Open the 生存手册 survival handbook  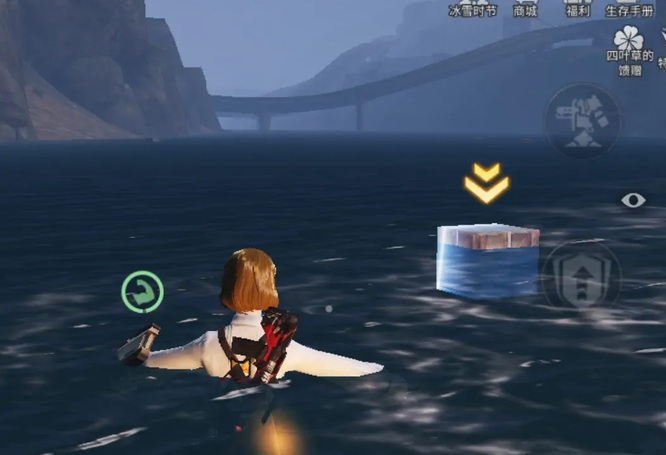pyautogui.click(x=630, y=8)
